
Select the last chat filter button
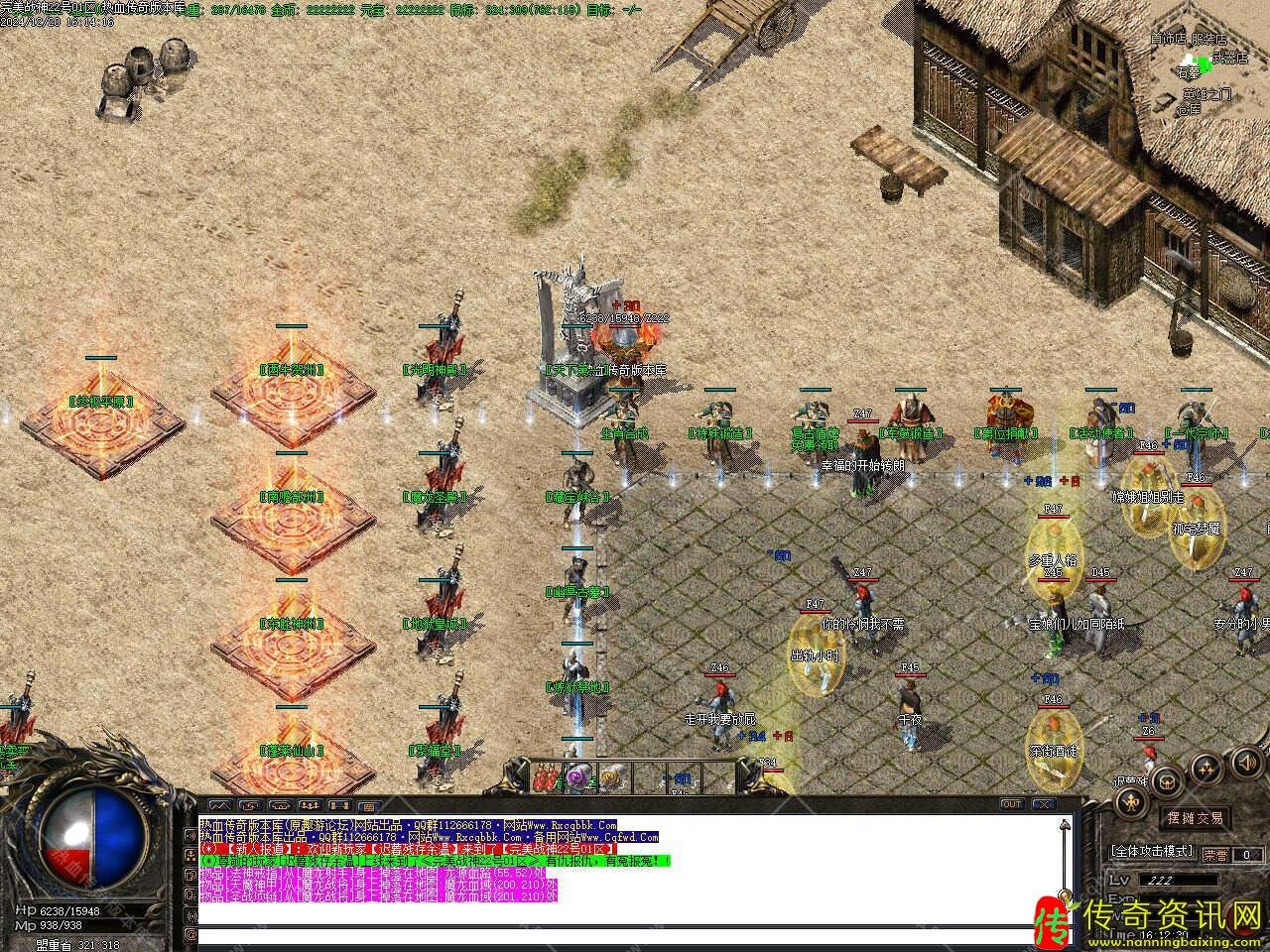(x=368, y=805)
